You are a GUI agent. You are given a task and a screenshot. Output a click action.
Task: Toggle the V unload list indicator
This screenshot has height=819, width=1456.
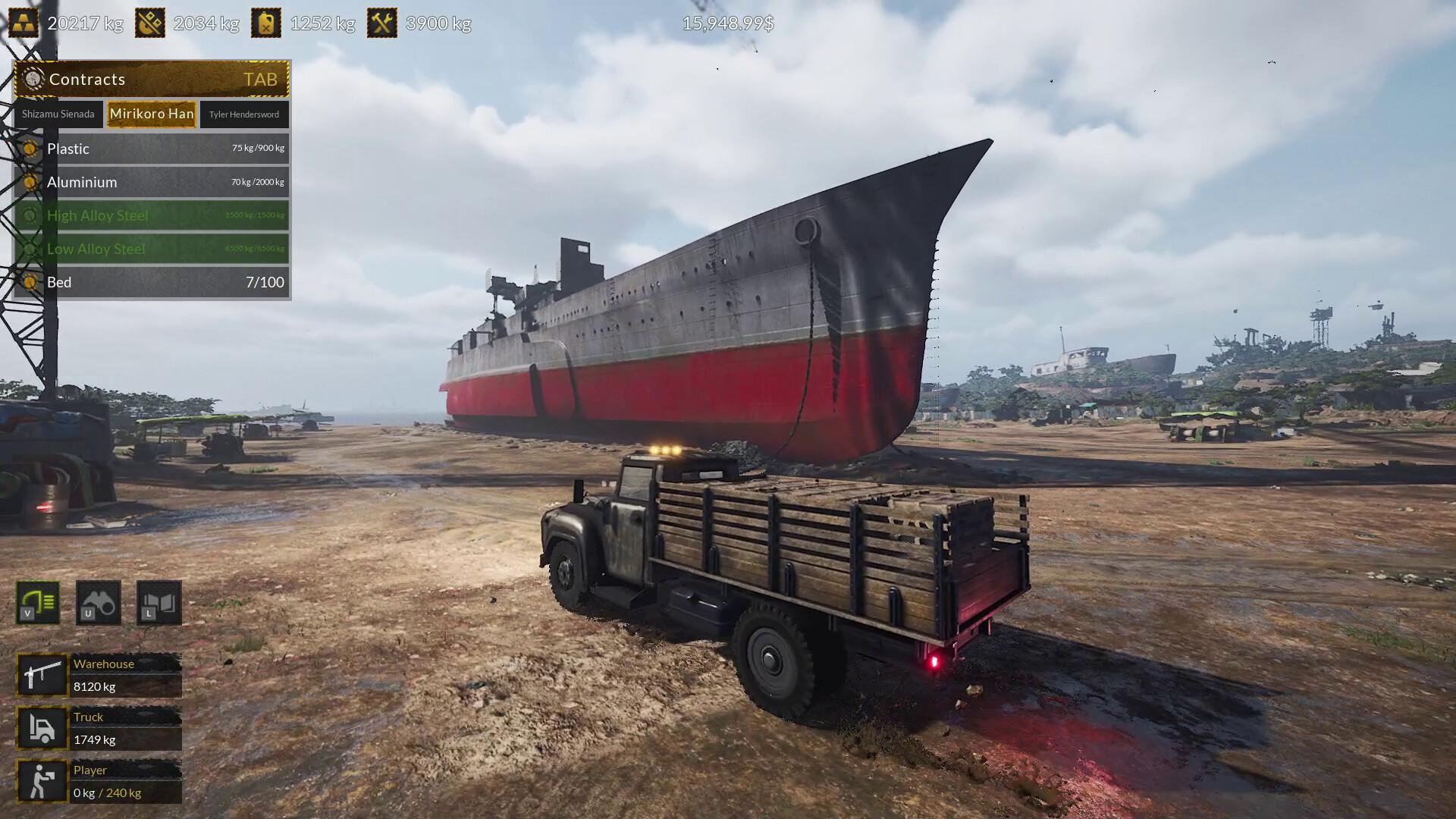pyautogui.click(x=37, y=603)
